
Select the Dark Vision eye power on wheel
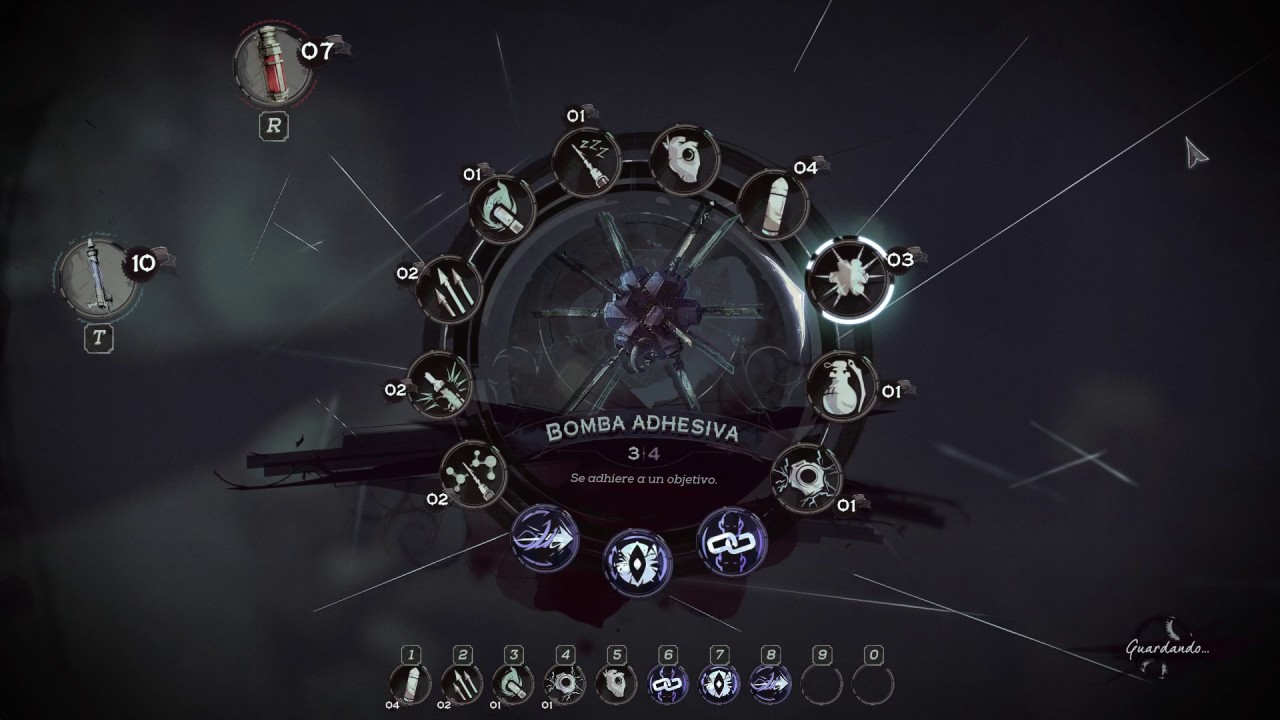[x=637, y=562]
